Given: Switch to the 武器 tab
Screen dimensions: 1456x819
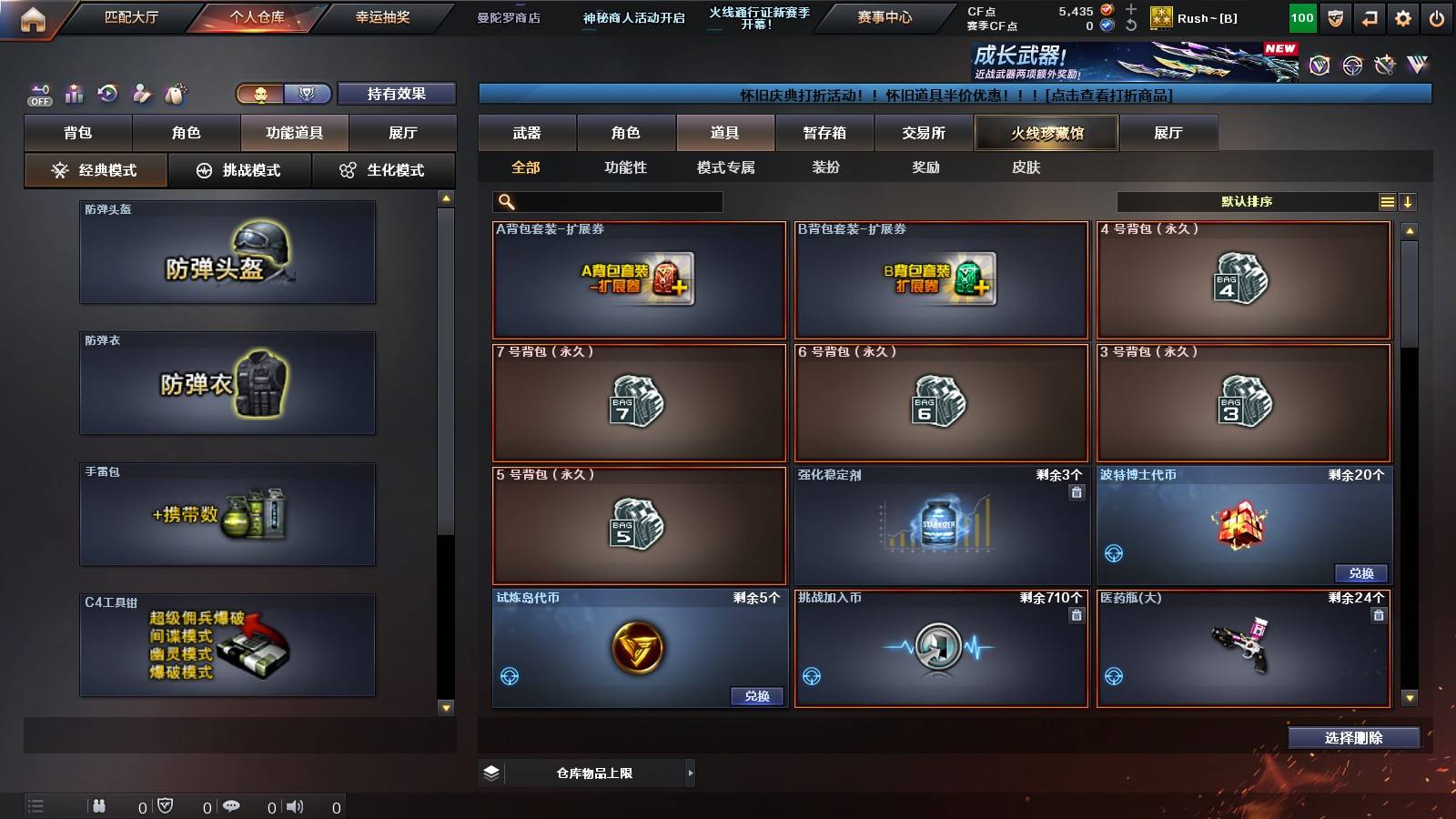Looking at the screenshot, I should 528,133.
